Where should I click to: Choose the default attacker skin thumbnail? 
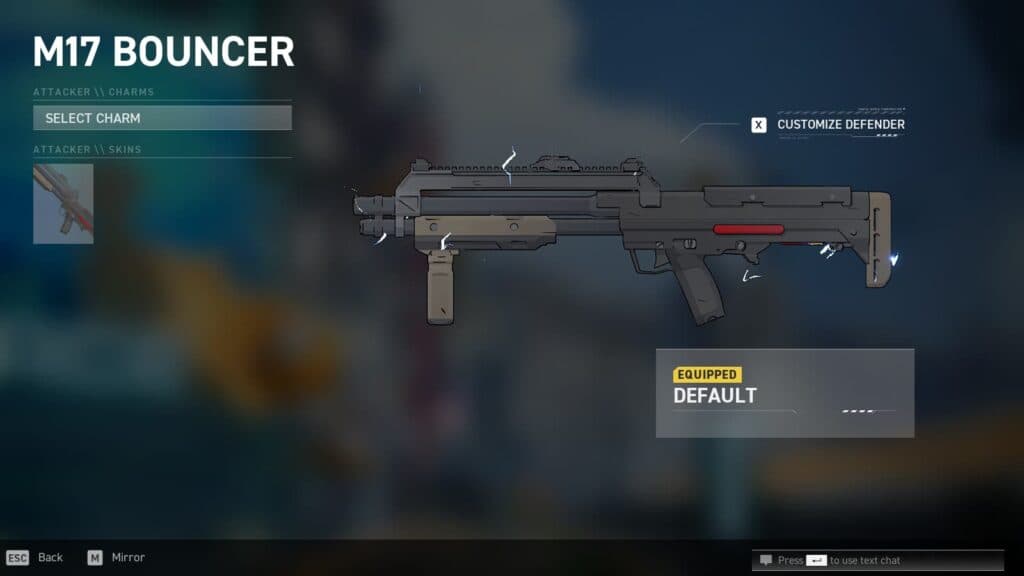point(63,204)
